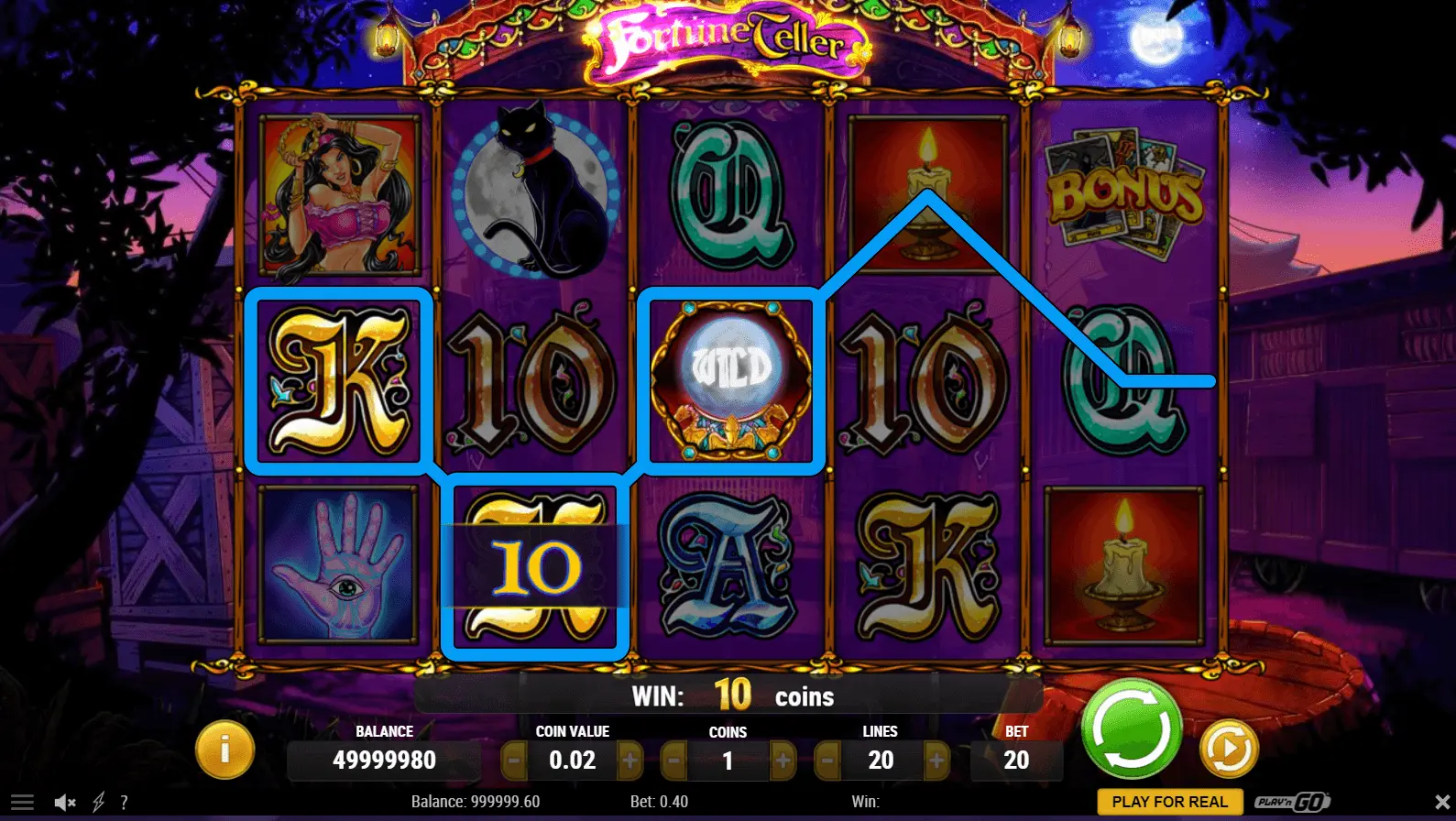The image size is (1456, 821).
Task: Open the paytable info button
Action: (x=224, y=750)
